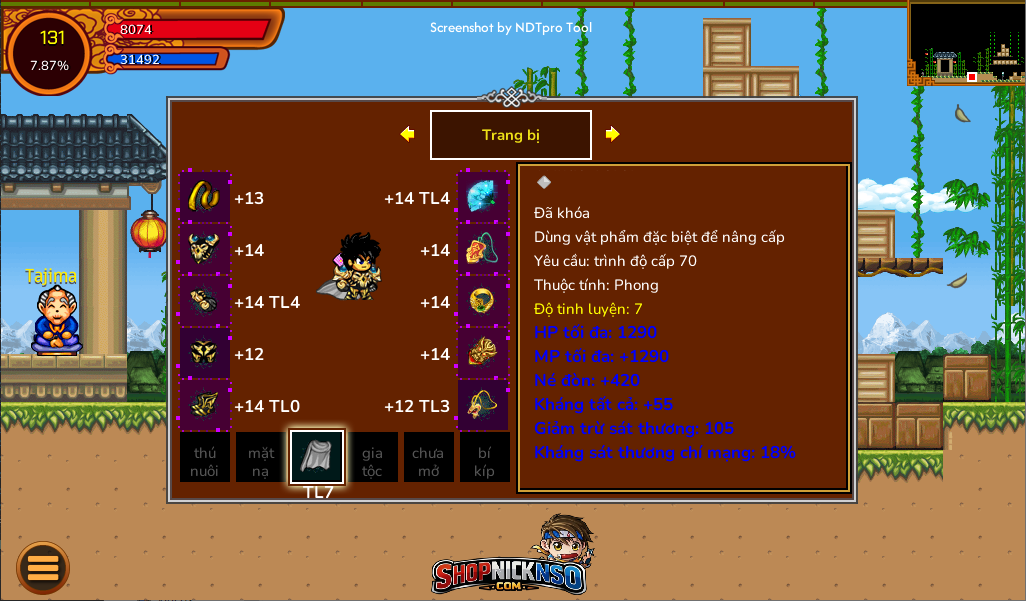The image size is (1026, 601).
Task: Select the +12 golden pants slot
Action: click(x=205, y=353)
